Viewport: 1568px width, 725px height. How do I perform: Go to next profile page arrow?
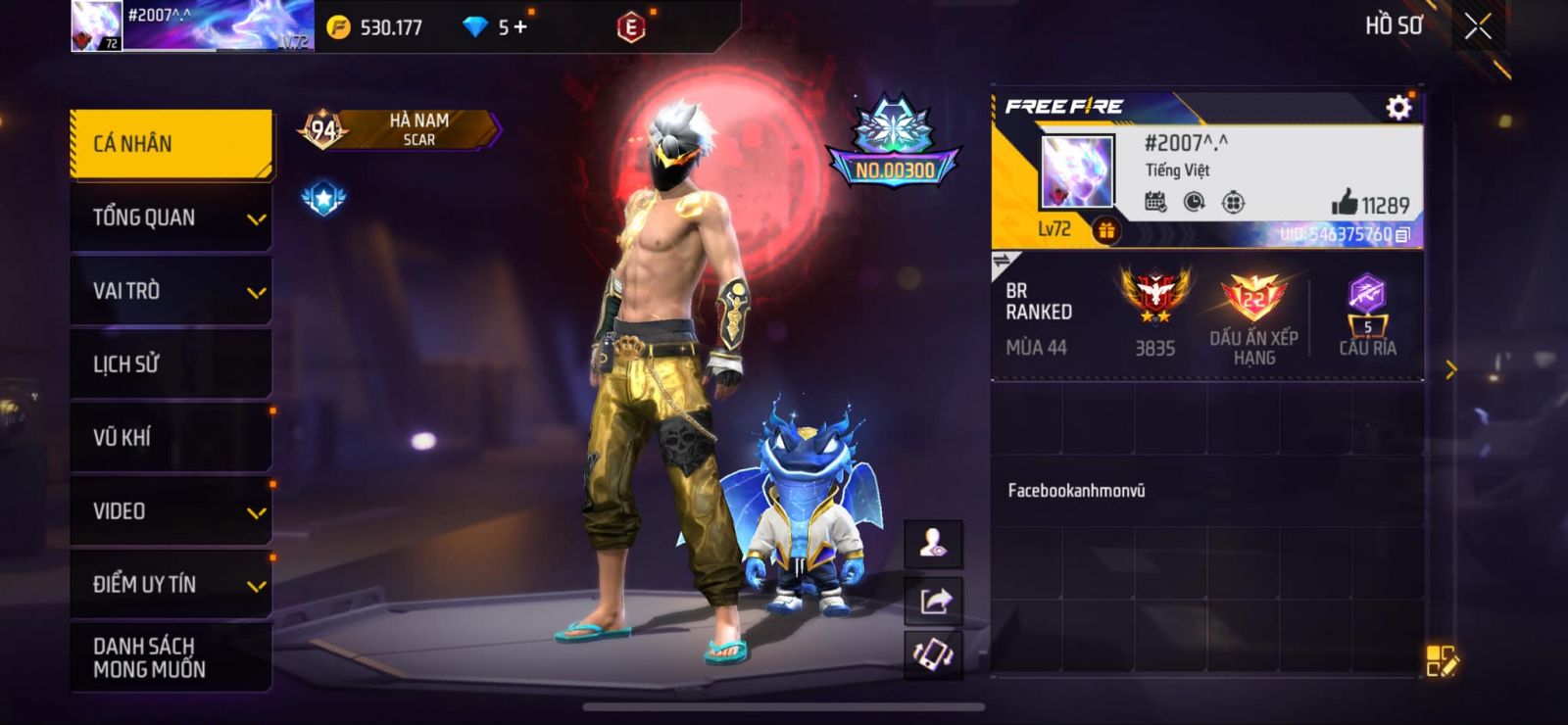[x=1451, y=369]
